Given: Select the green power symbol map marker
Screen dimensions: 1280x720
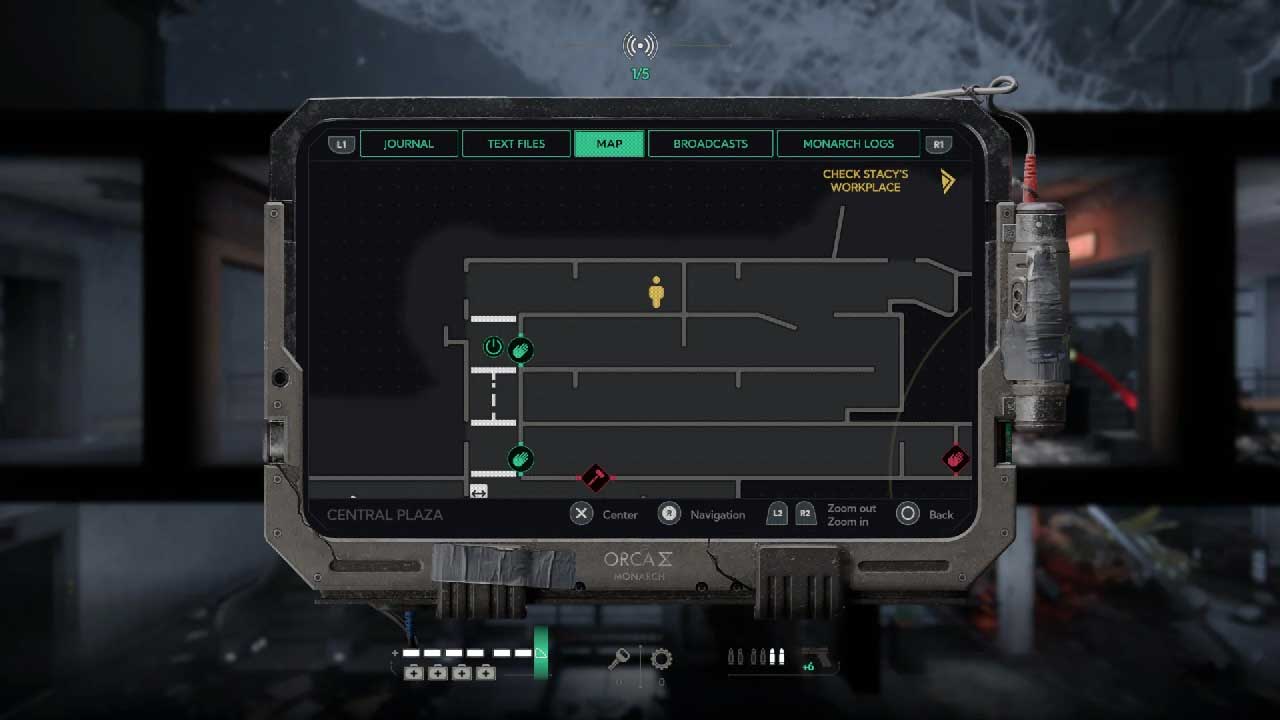Looking at the screenshot, I should (x=493, y=347).
